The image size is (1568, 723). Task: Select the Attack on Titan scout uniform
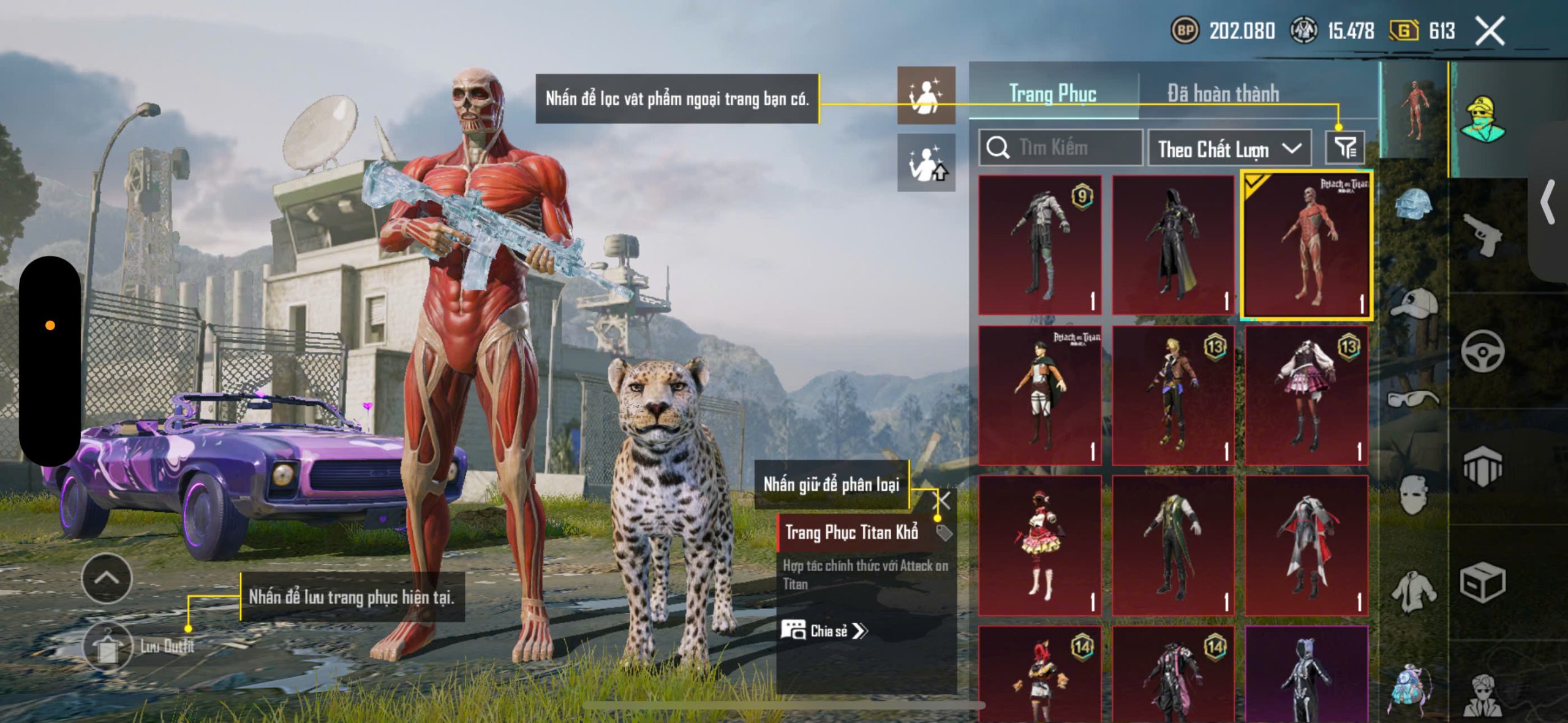point(1039,395)
